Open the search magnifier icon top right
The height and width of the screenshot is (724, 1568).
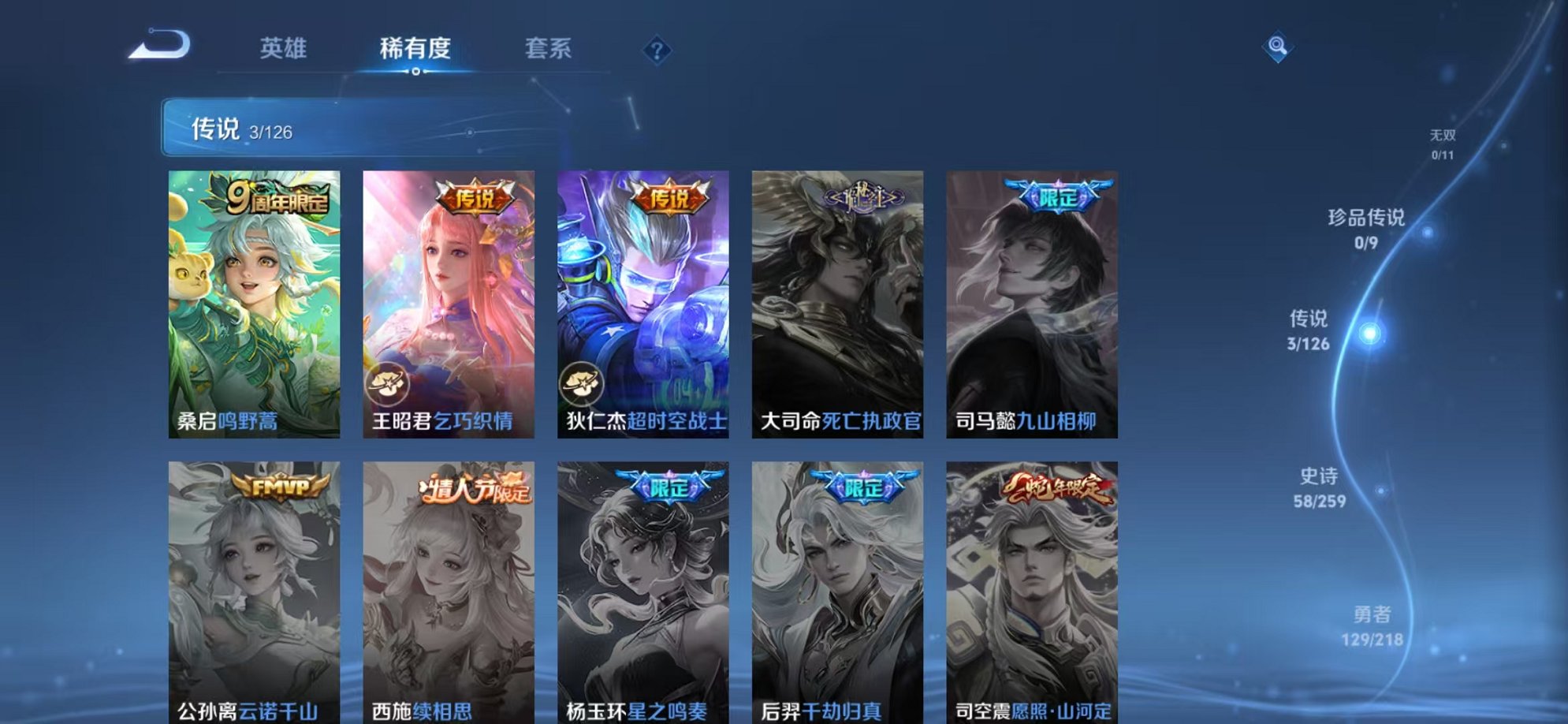(x=1279, y=45)
